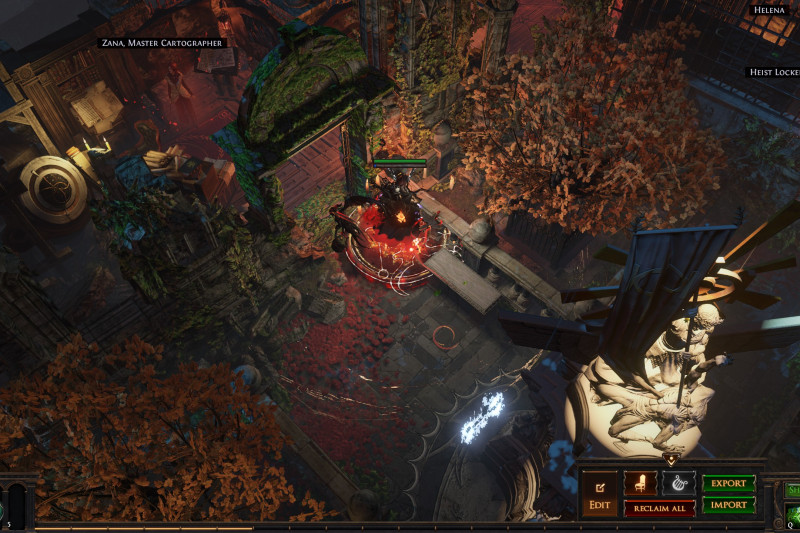Viewport: 800px width, 533px height.
Task: Export the hideout layout
Action: (728, 483)
